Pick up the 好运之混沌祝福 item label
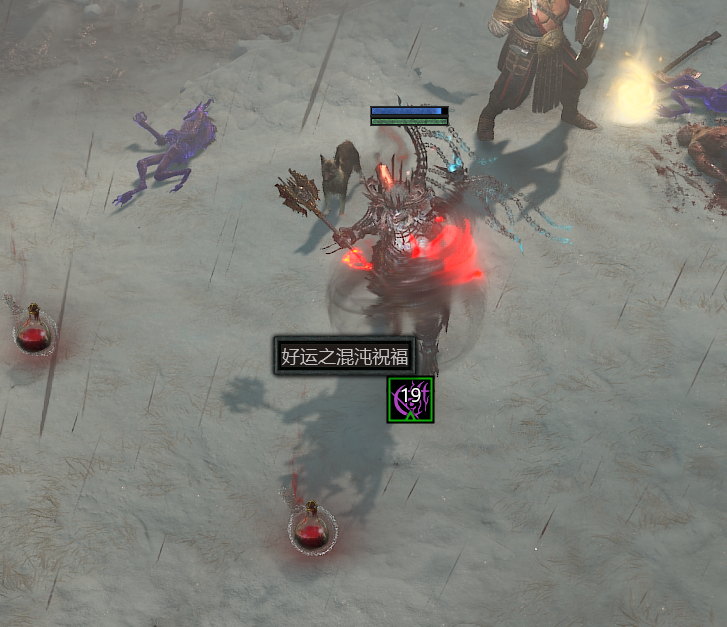 point(345,356)
